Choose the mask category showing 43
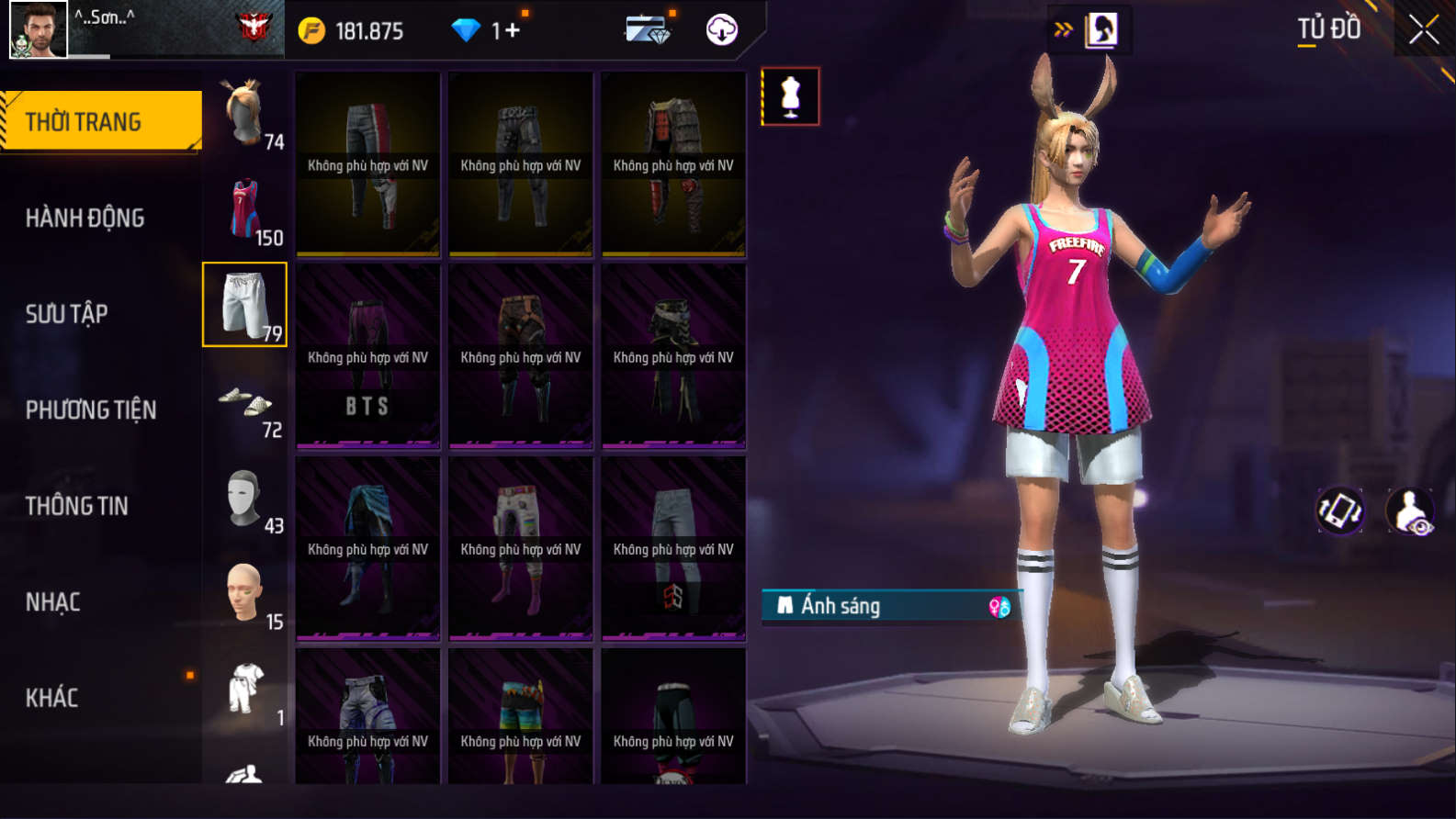Viewport: 1456px width, 819px height. pyautogui.click(x=245, y=498)
